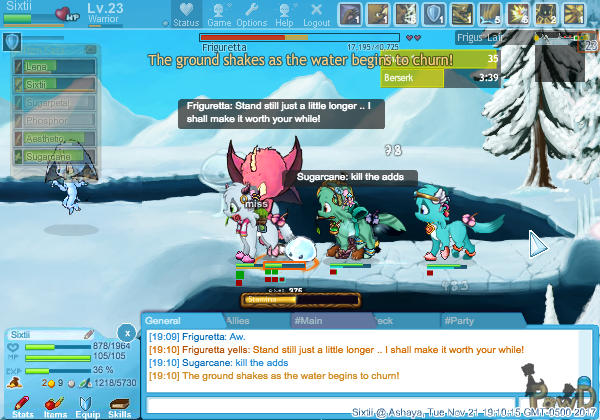Screen dimensions: 600x420
Task: Open the Game menu
Action: pyautogui.click(x=219, y=15)
